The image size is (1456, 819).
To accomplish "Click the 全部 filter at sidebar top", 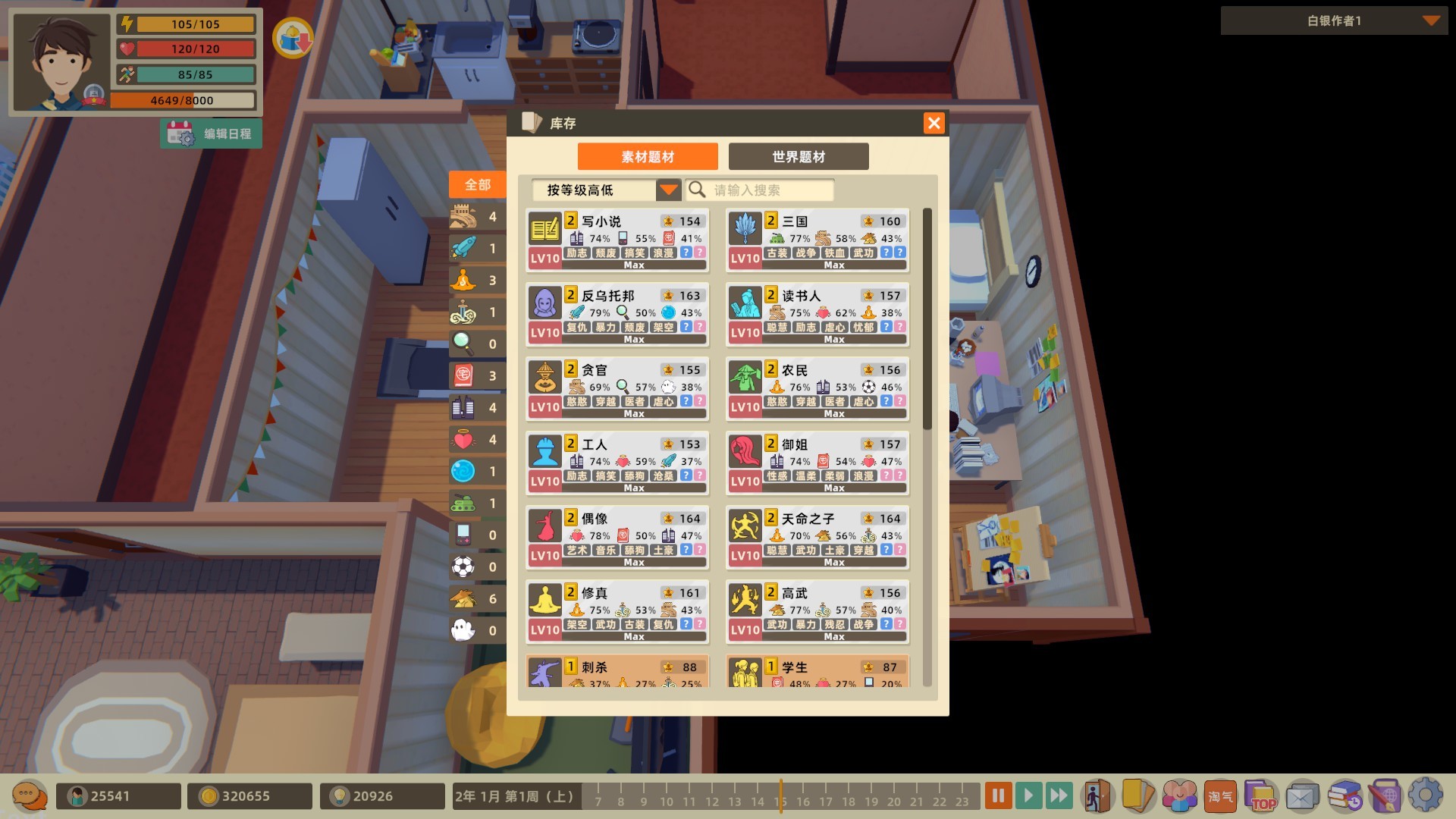I will (477, 184).
